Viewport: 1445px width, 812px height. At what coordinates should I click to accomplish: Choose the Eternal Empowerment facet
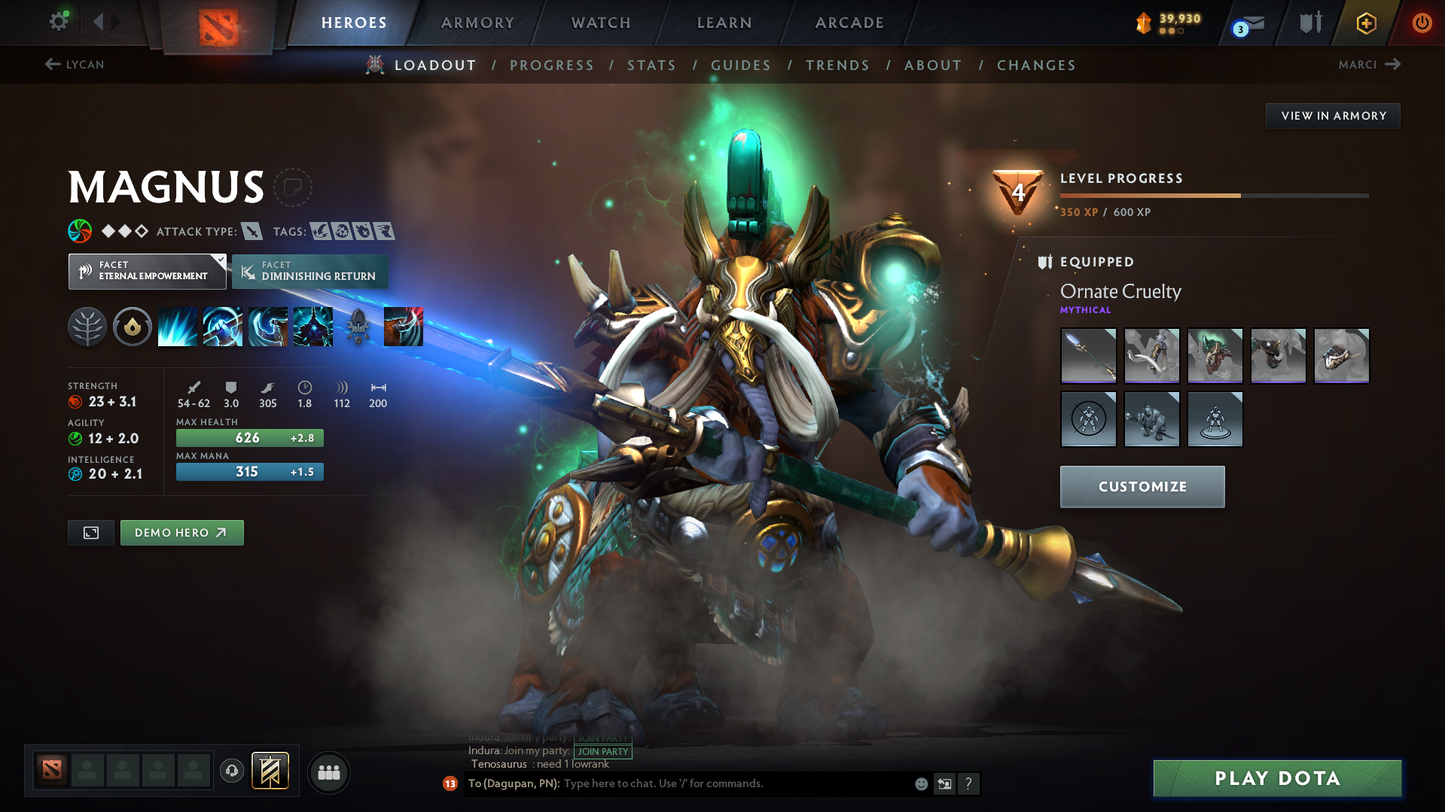click(x=146, y=271)
